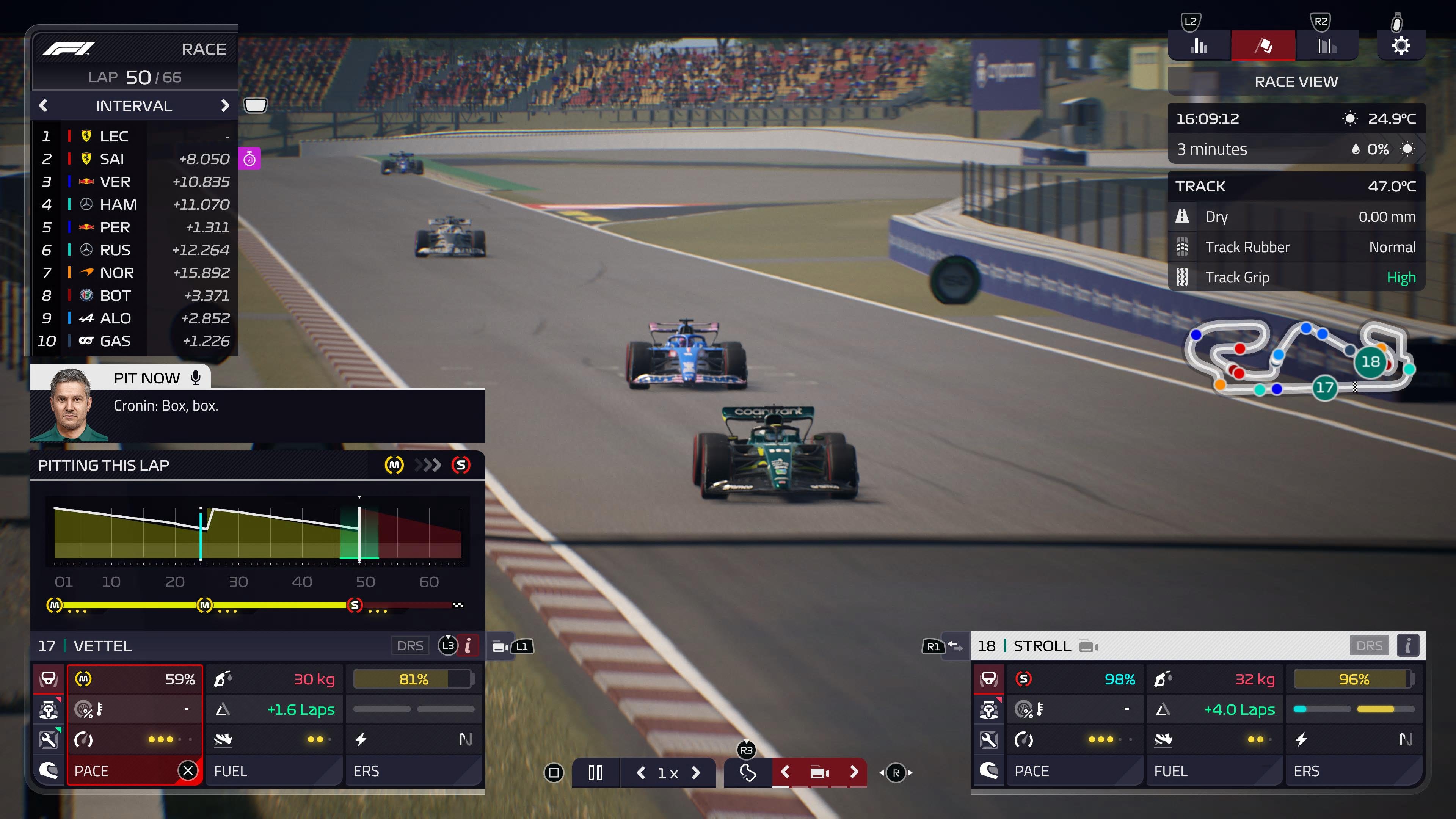This screenshot has height=819, width=1456.
Task: Open the RACE VIEW panel header
Action: click(1296, 82)
